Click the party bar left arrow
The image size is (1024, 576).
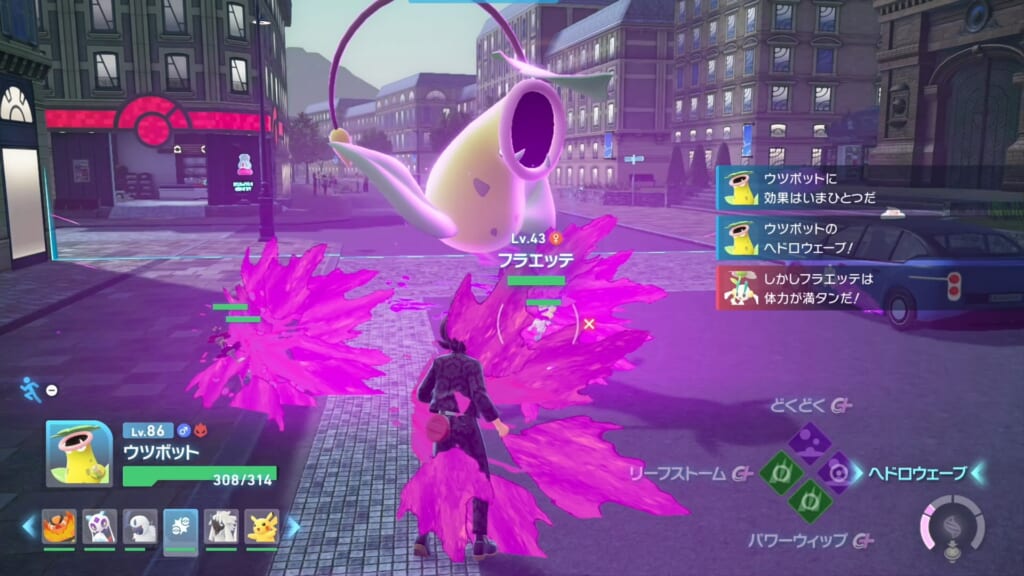(30, 526)
